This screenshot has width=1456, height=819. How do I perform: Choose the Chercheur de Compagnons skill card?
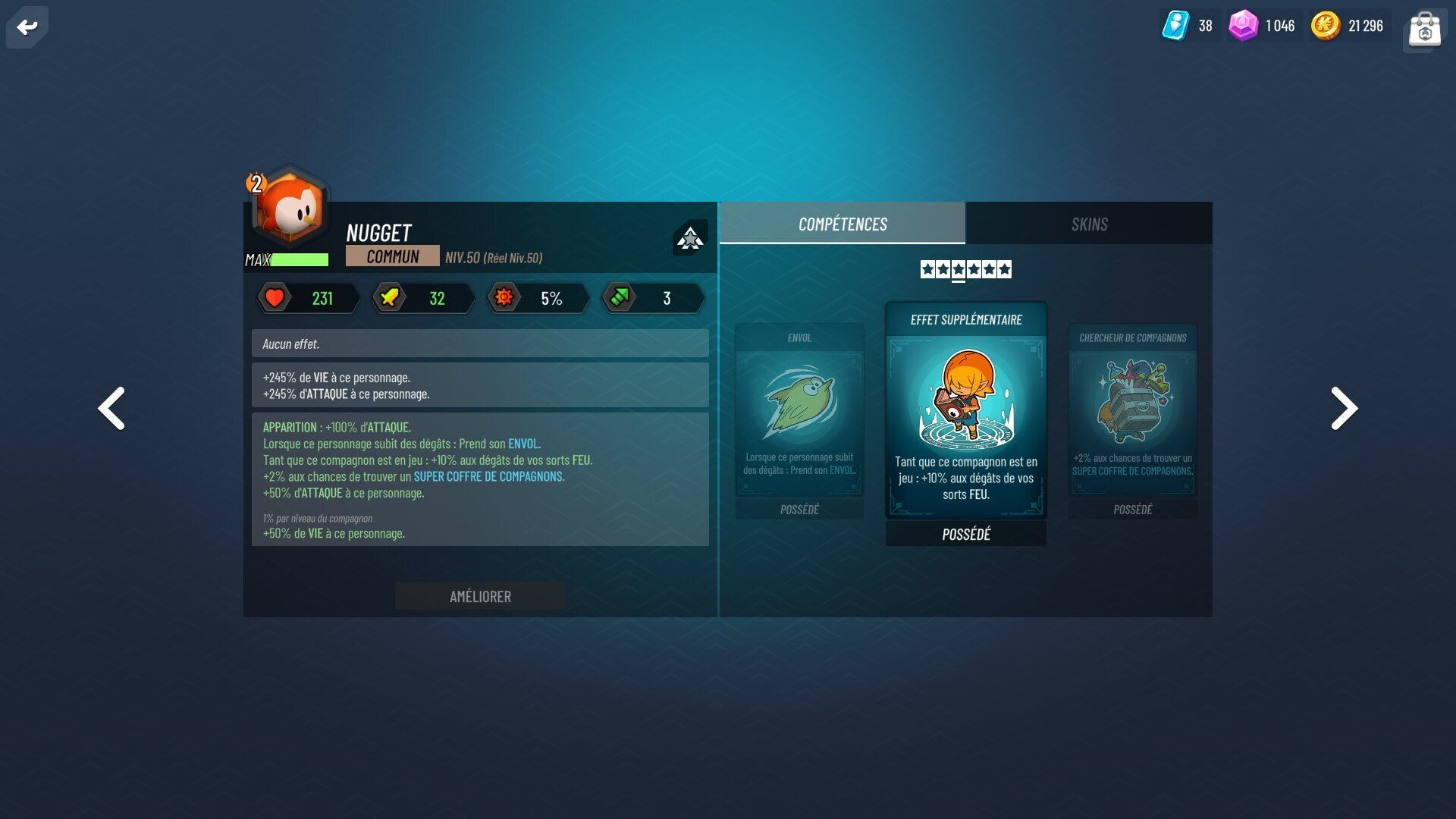click(x=1132, y=421)
